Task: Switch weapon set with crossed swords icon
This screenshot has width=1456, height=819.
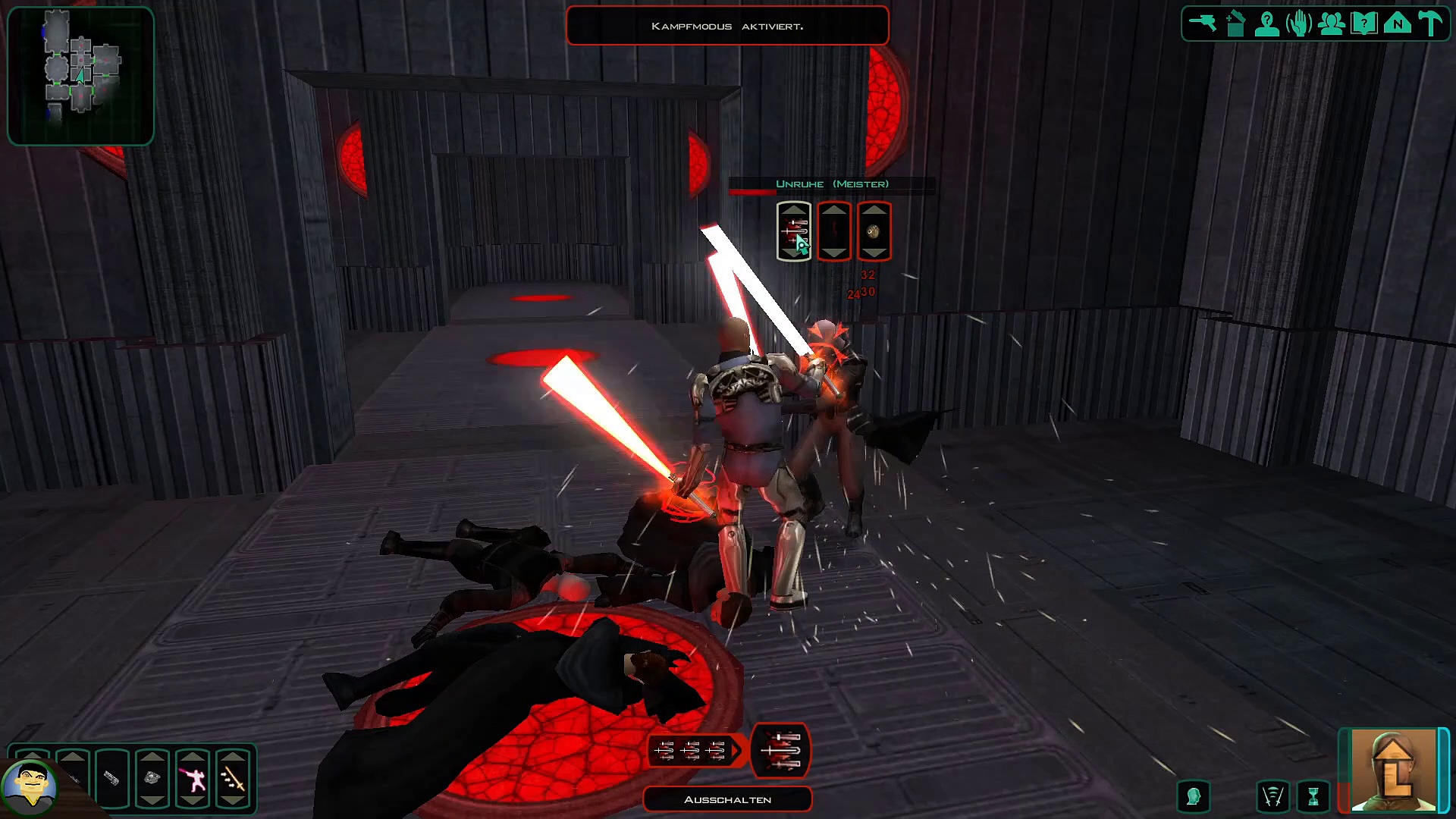Action: point(1272,796)
